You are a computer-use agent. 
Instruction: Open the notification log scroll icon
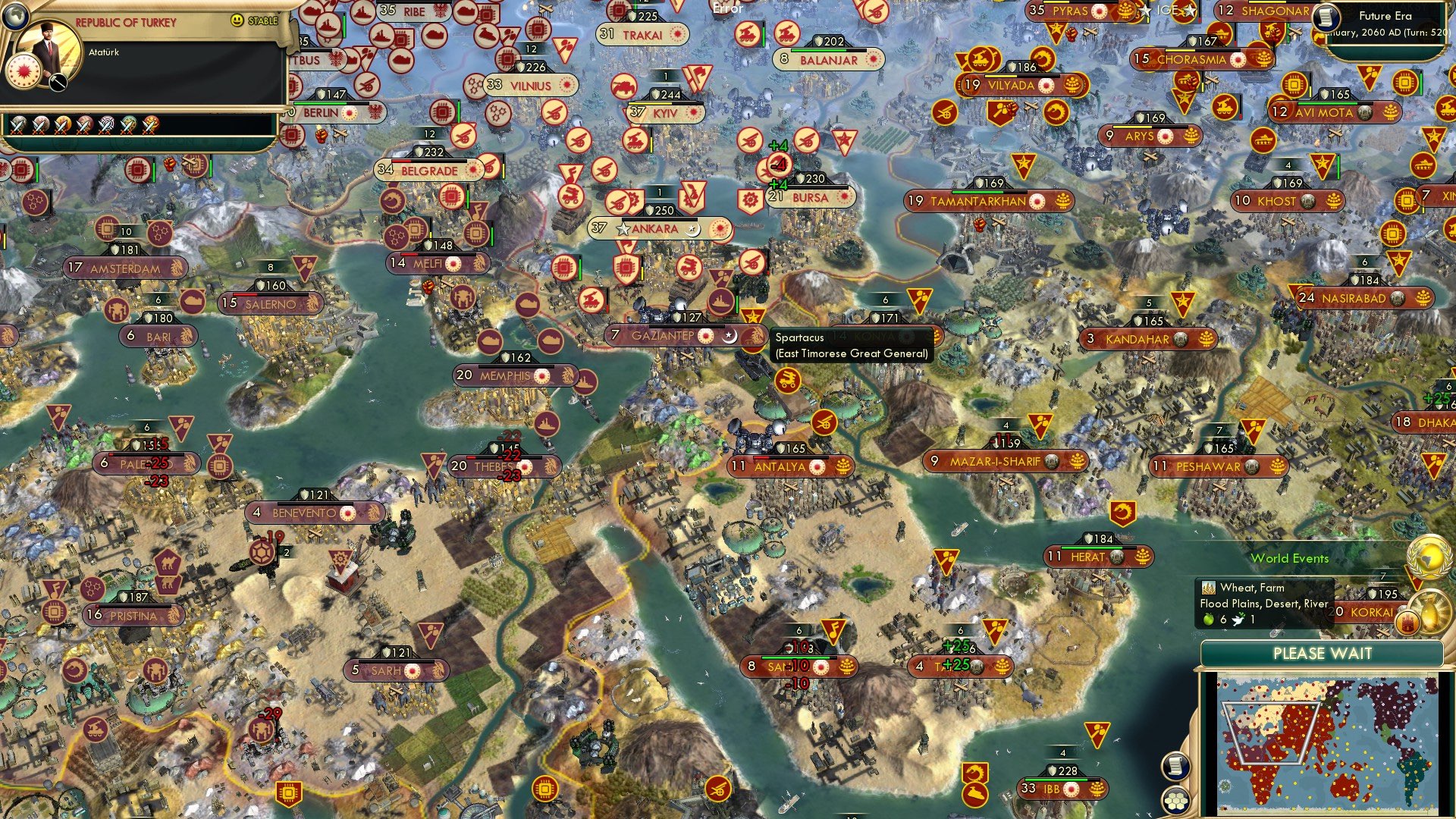[1174, 767]
